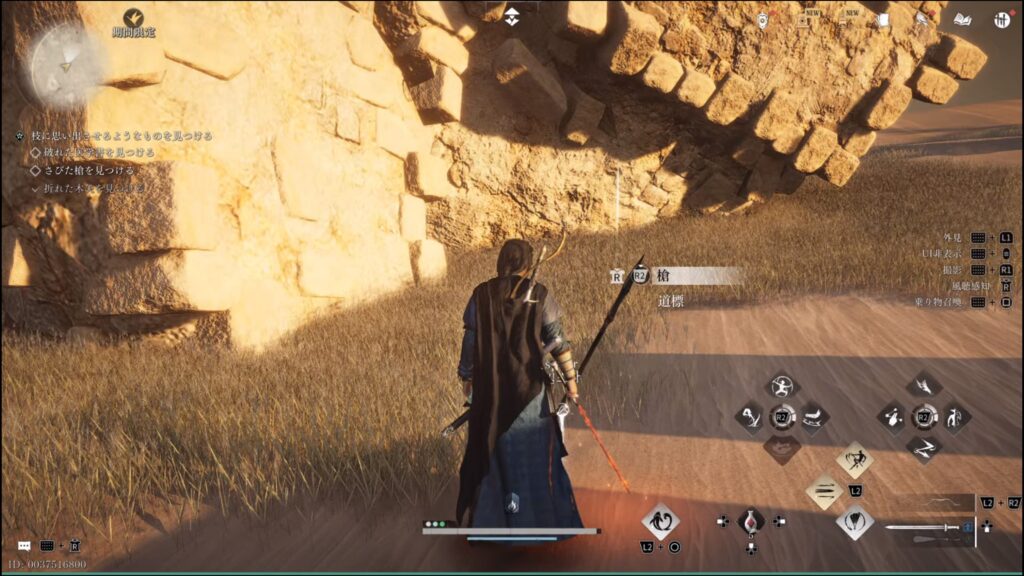Select the three-arrows skill diamond

(825, 491)
